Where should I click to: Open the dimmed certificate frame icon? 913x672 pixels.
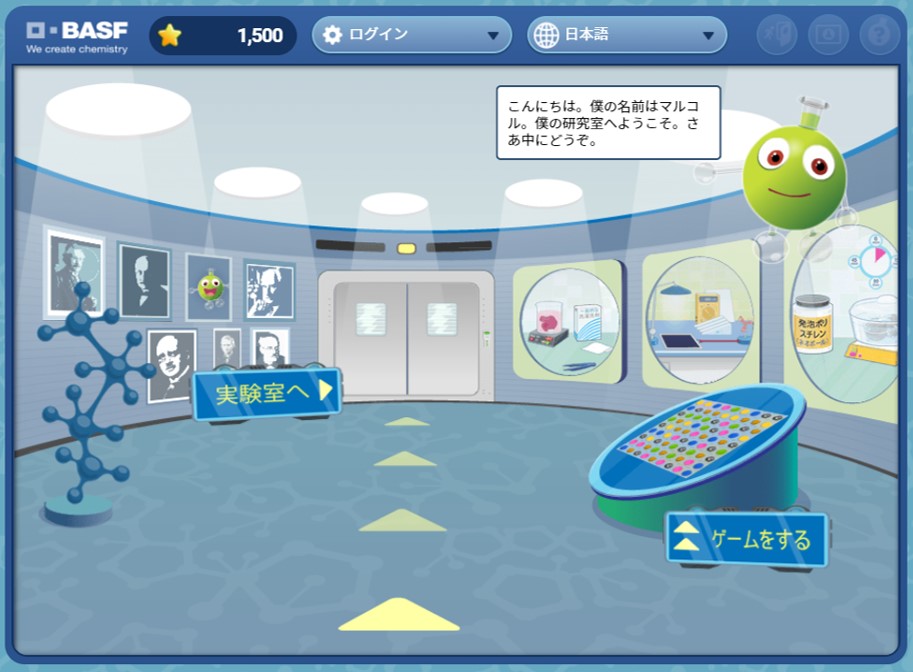(x=828, y=35)
